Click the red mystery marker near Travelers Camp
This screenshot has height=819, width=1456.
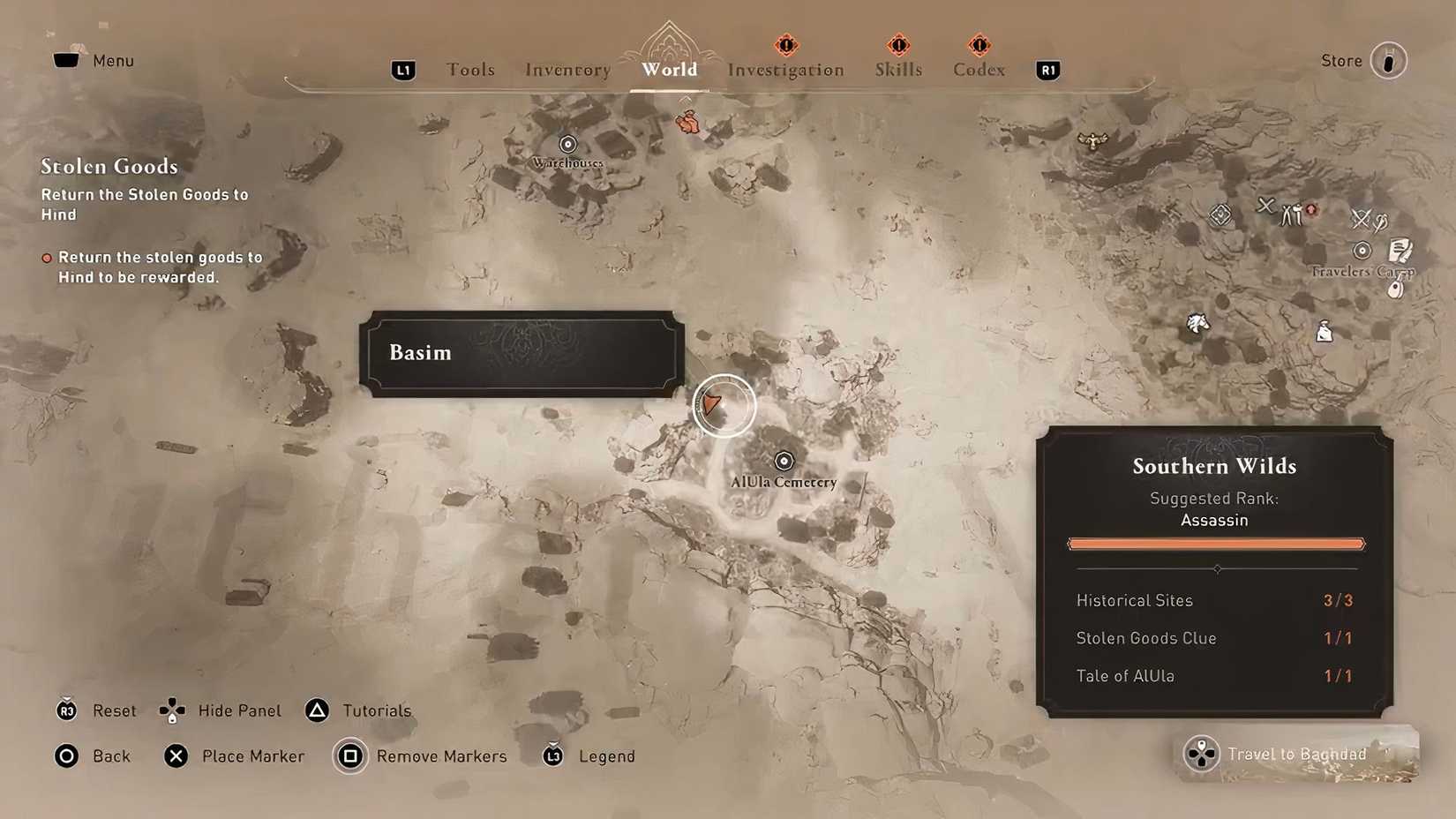coord(1311,211)
